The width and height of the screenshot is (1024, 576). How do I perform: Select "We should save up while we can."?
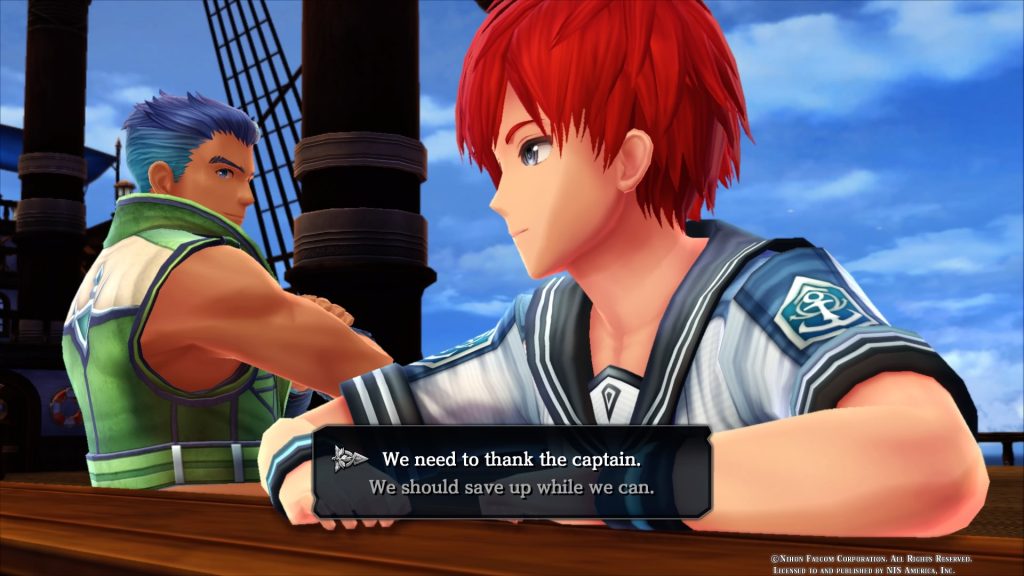tap(511, 489)
